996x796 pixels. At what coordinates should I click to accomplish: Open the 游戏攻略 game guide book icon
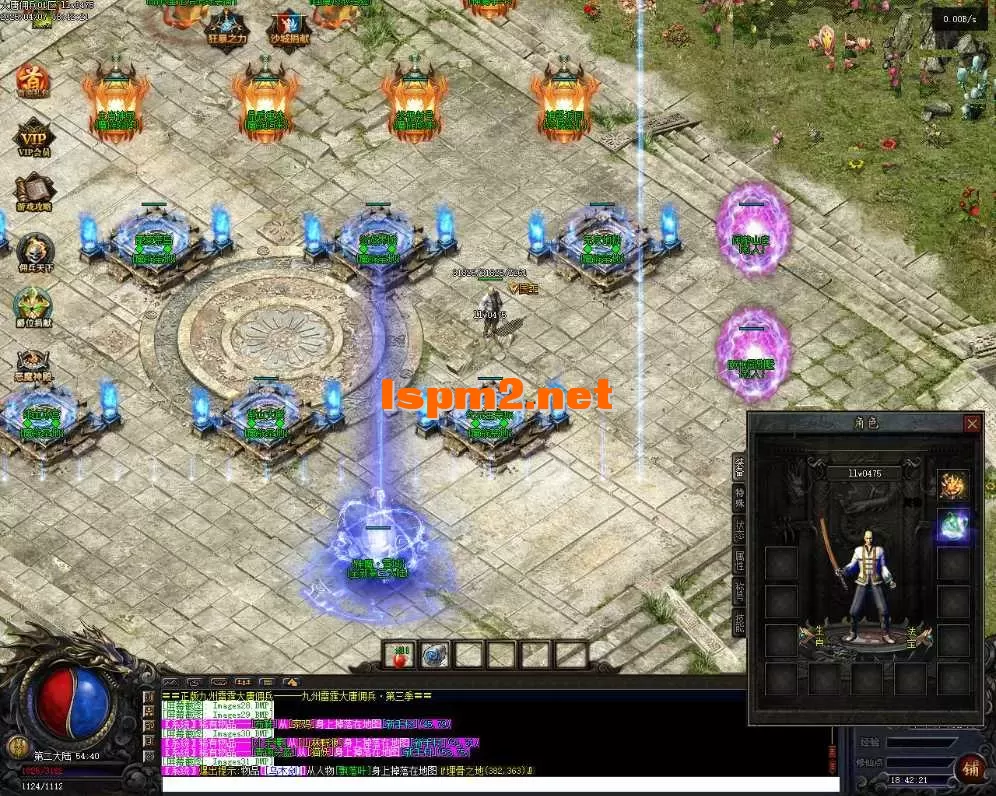tap(34, 190)
